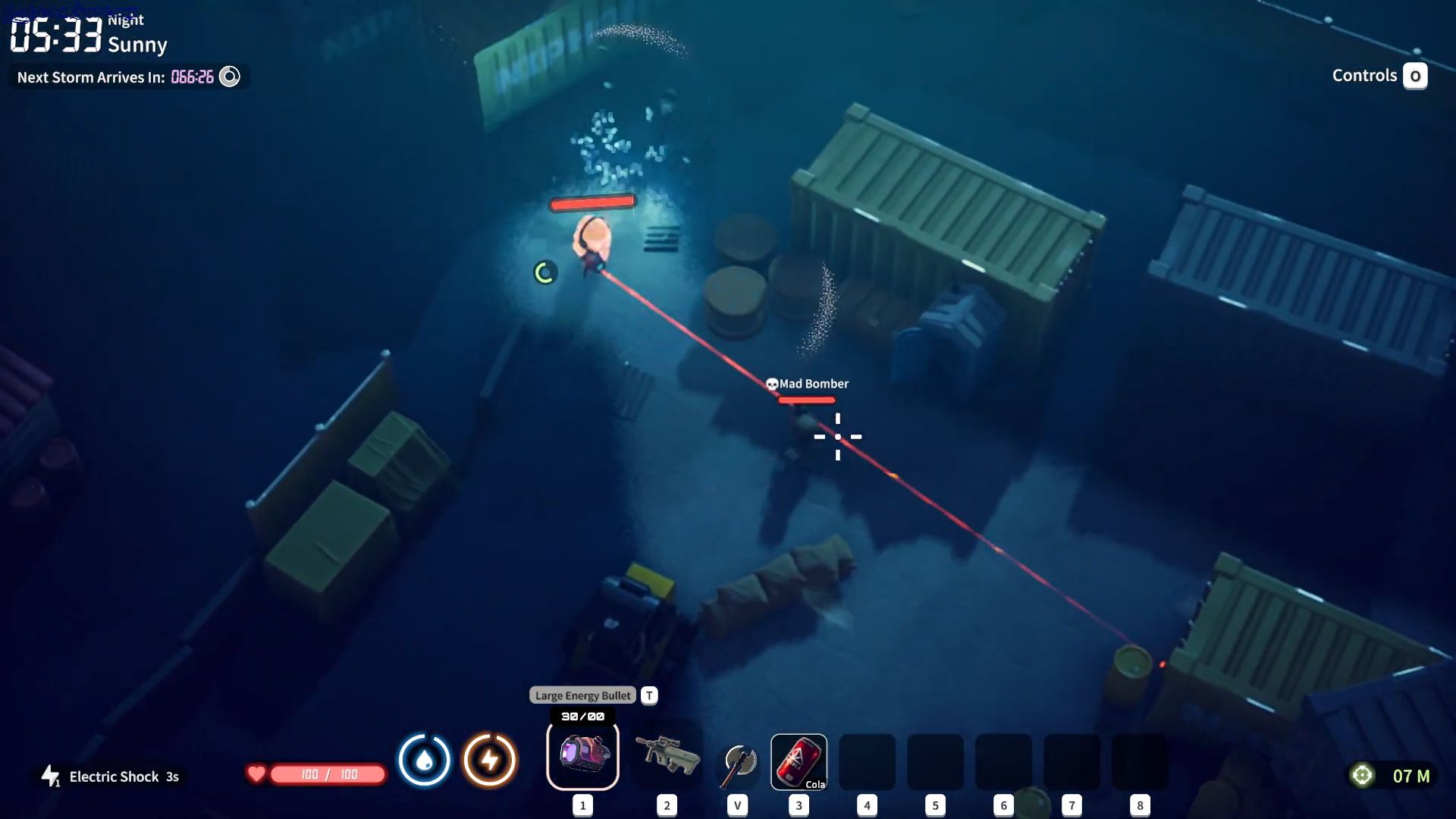Click the storm countdown circular icon

tap(230, 76)
